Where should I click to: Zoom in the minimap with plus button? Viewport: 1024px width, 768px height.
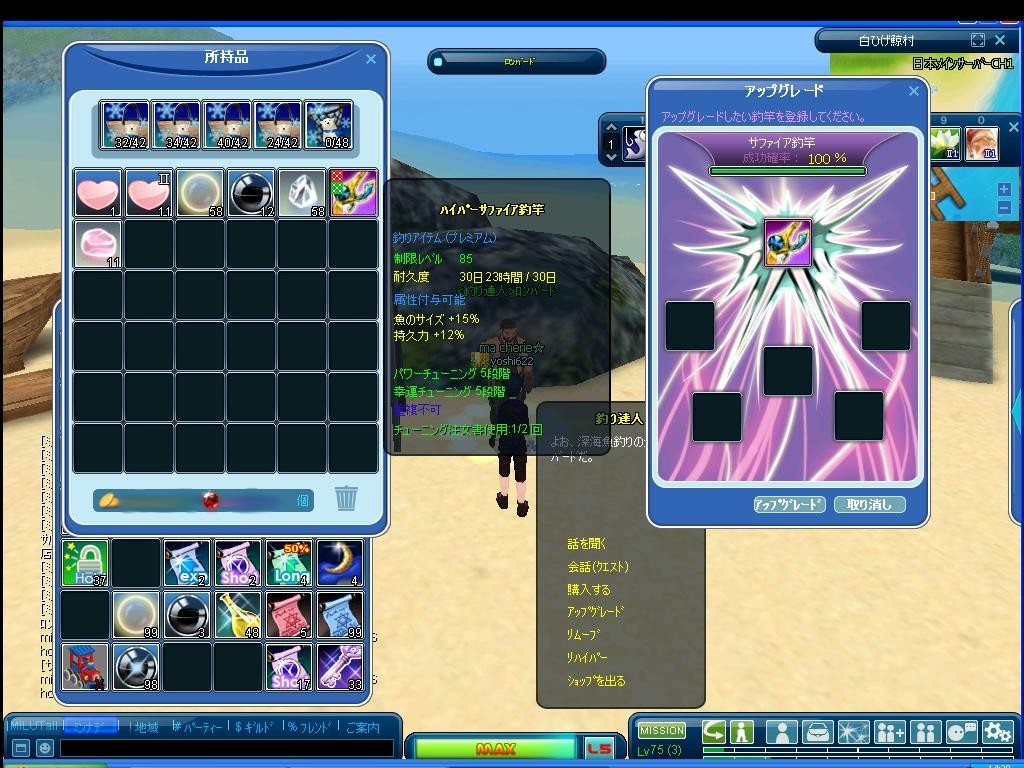point(1004,189)
